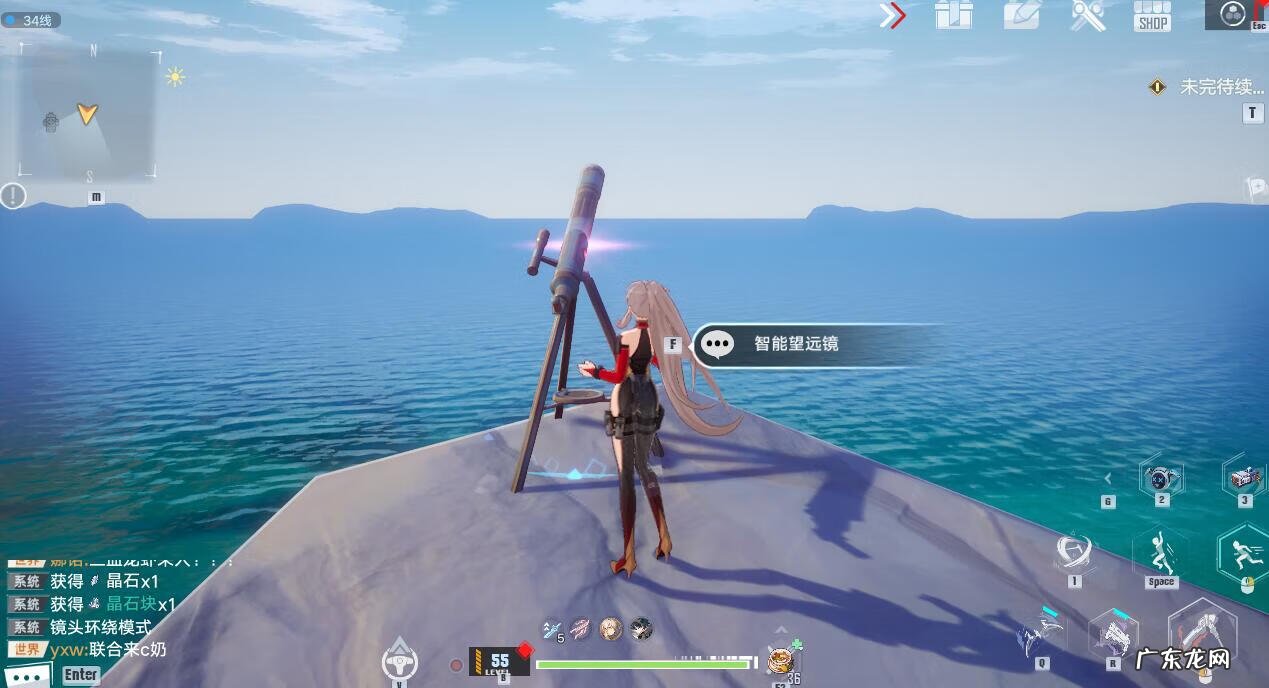Activate the jump action icon
This screenshot has width=1269, height=688.
pos(1160,552)
